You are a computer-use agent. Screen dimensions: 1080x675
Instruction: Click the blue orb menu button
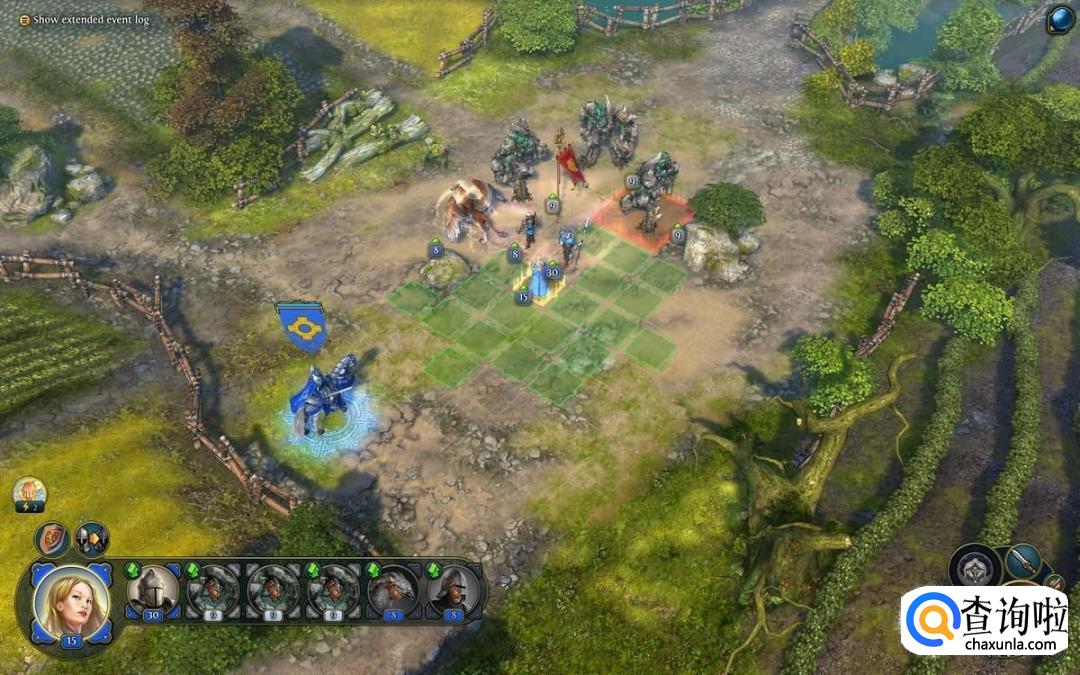1059,21
